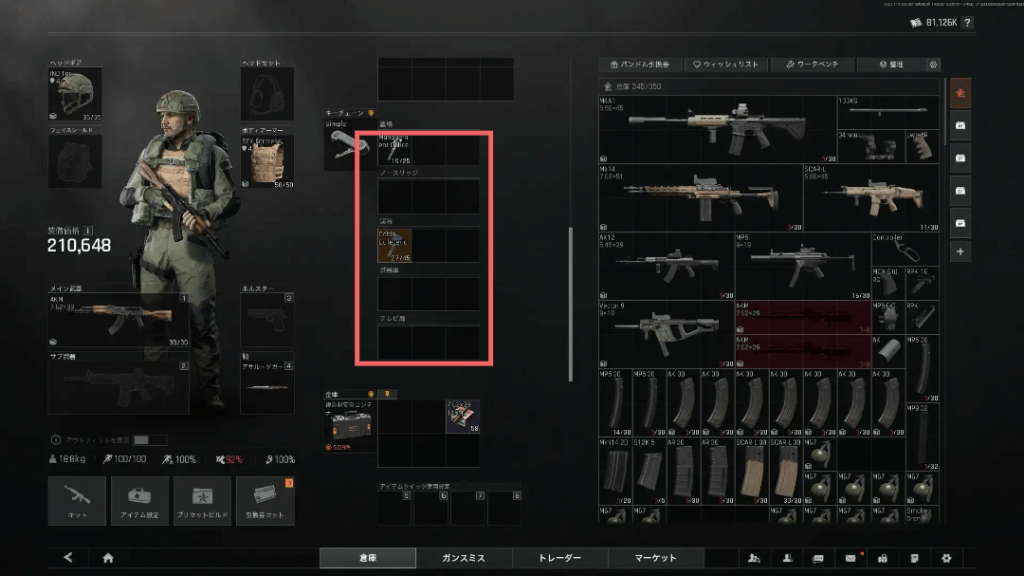The height and width of the screenshot is (576, 1024).
Task: Go to the マーケット tab
Action: (x=656, y=558)
